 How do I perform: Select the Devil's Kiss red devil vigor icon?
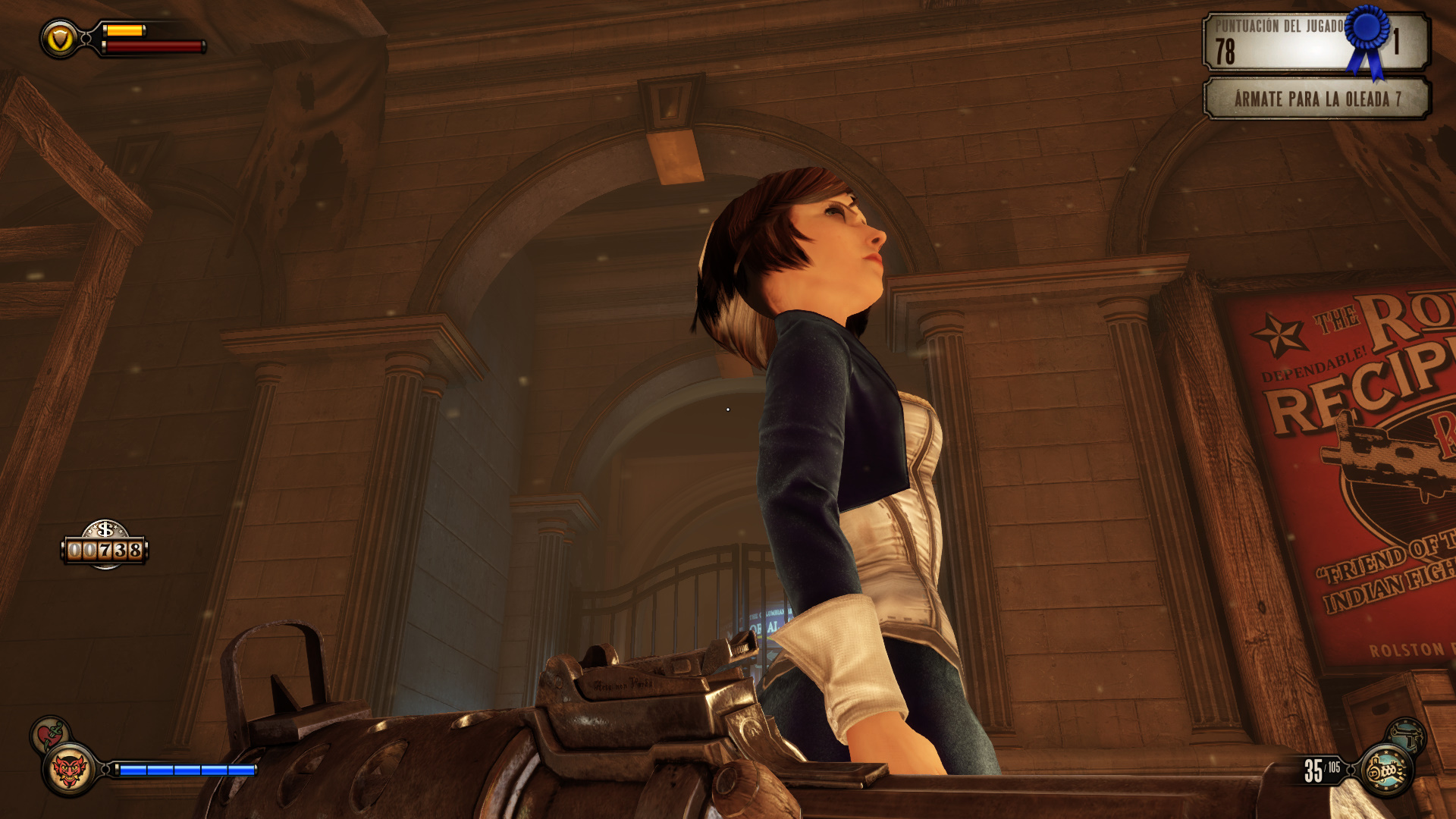coord(69,770)
